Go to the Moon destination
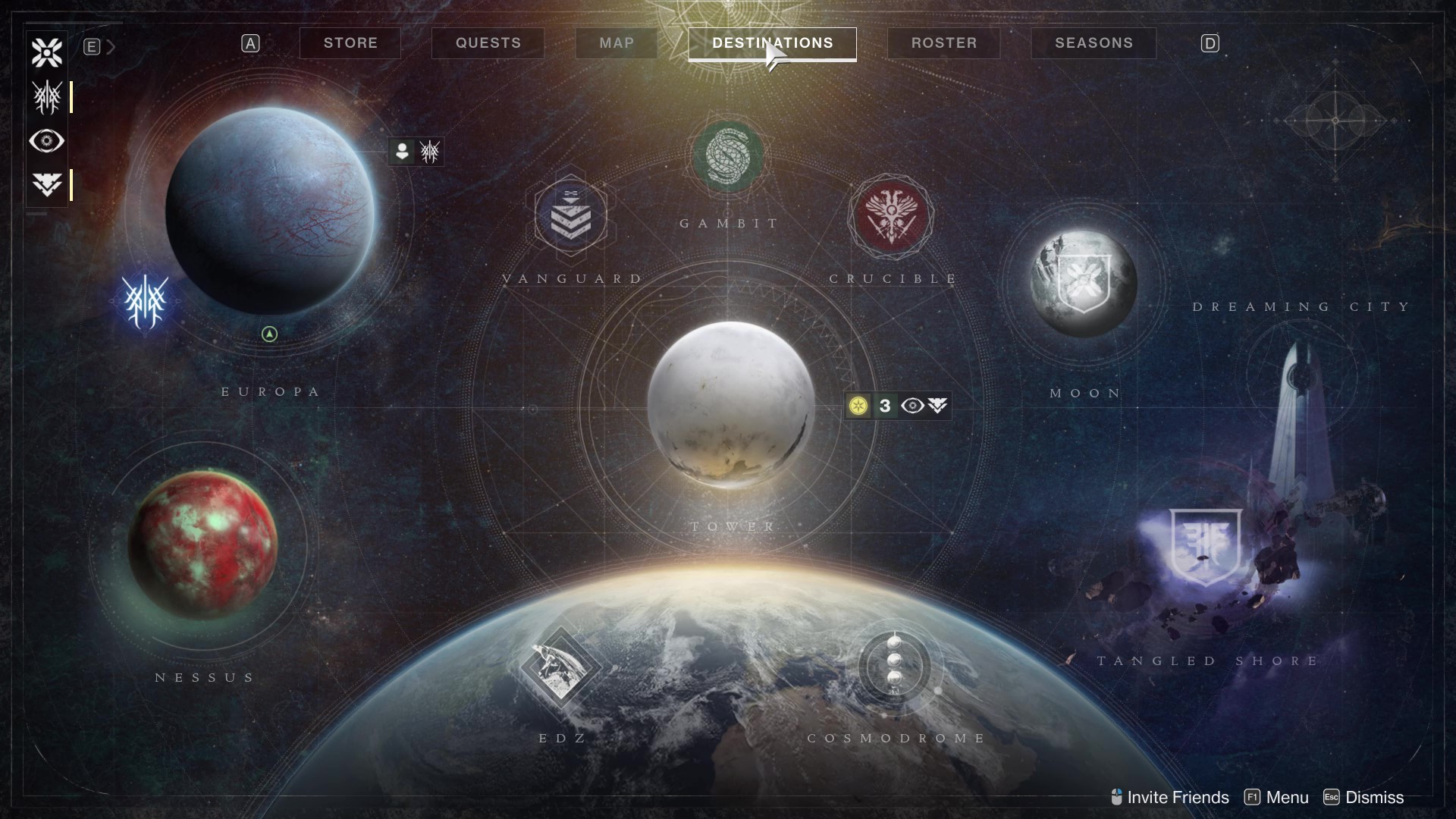Screen dimensions: 1456x819 click(1084, 283)
